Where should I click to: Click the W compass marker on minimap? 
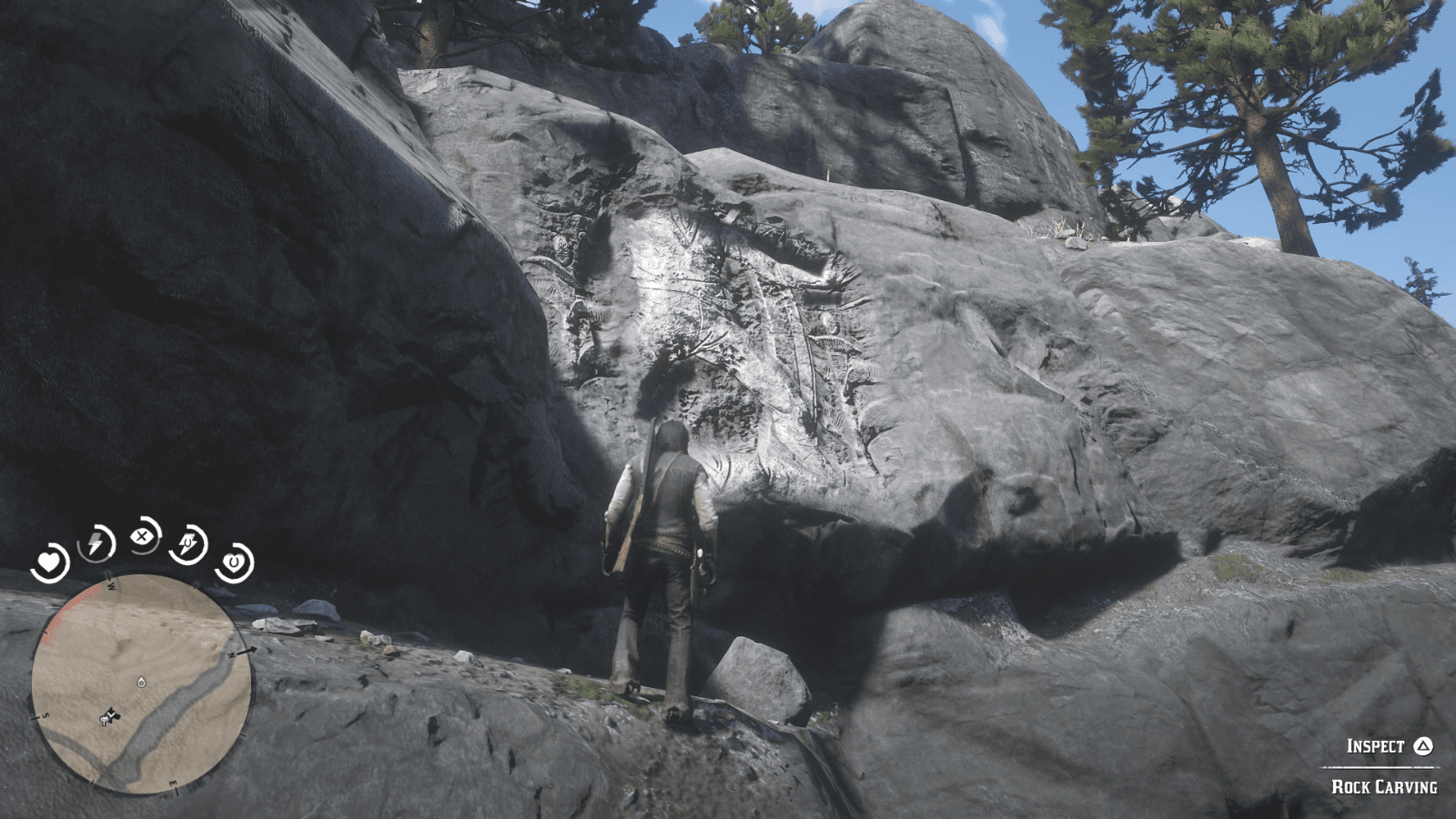pos(110,585)
